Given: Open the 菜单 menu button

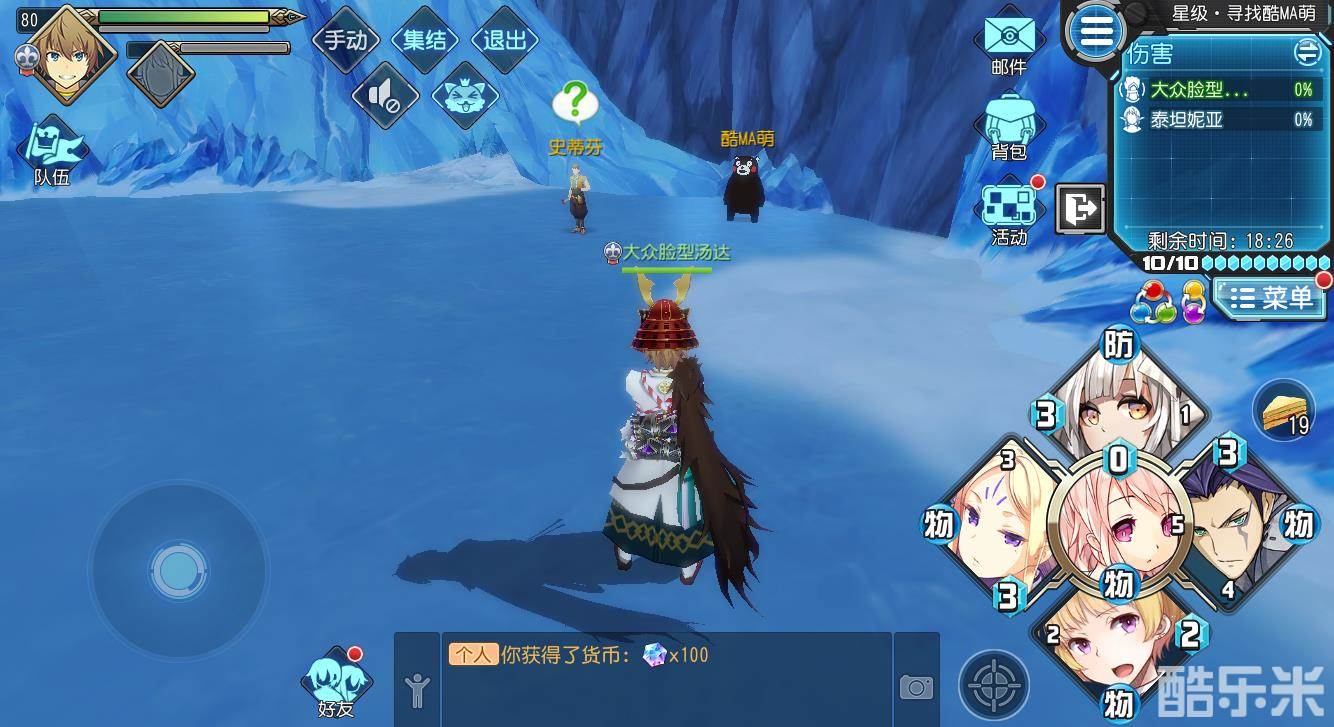Looking at the screenshot, I should point(1271,297).
